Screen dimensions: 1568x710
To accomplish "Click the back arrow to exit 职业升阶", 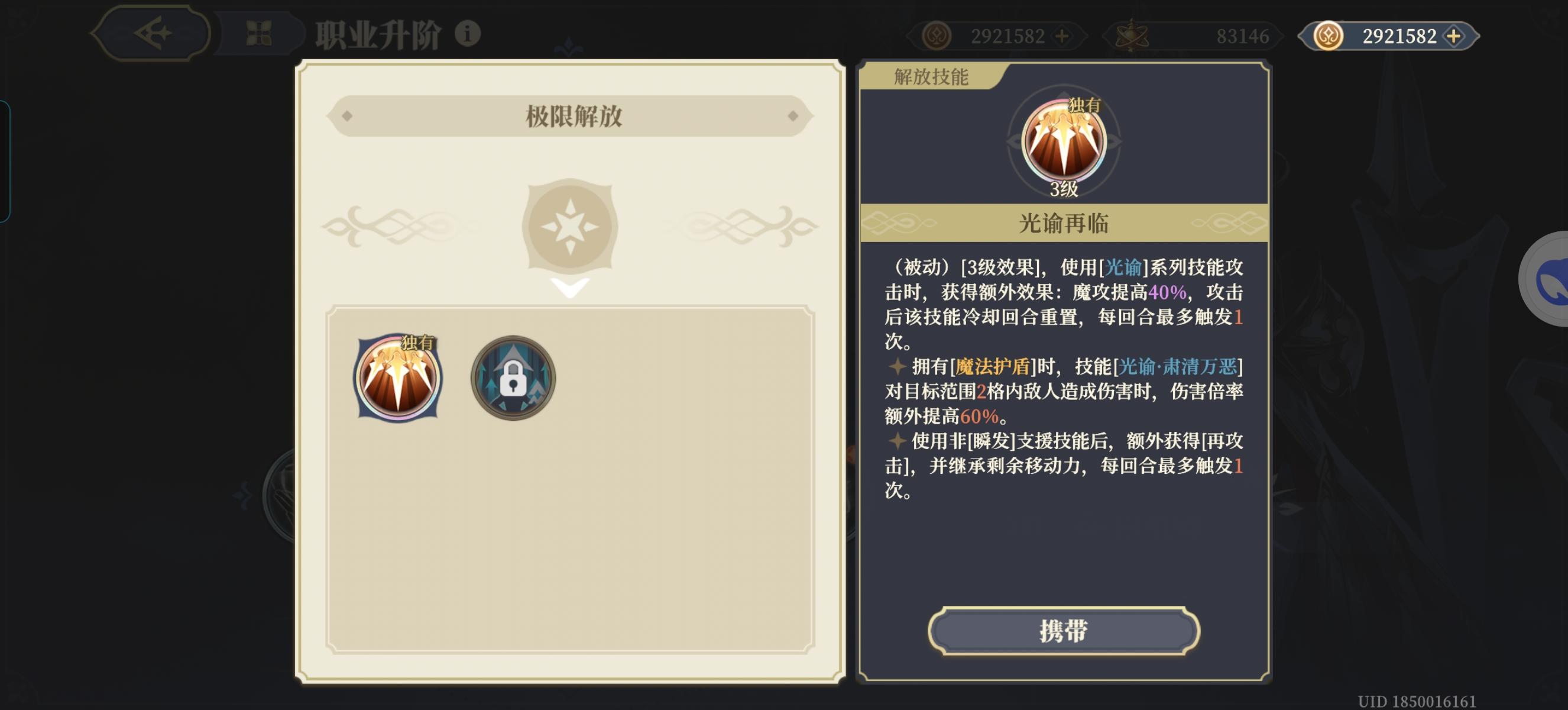I will click(x=154, y=34).
